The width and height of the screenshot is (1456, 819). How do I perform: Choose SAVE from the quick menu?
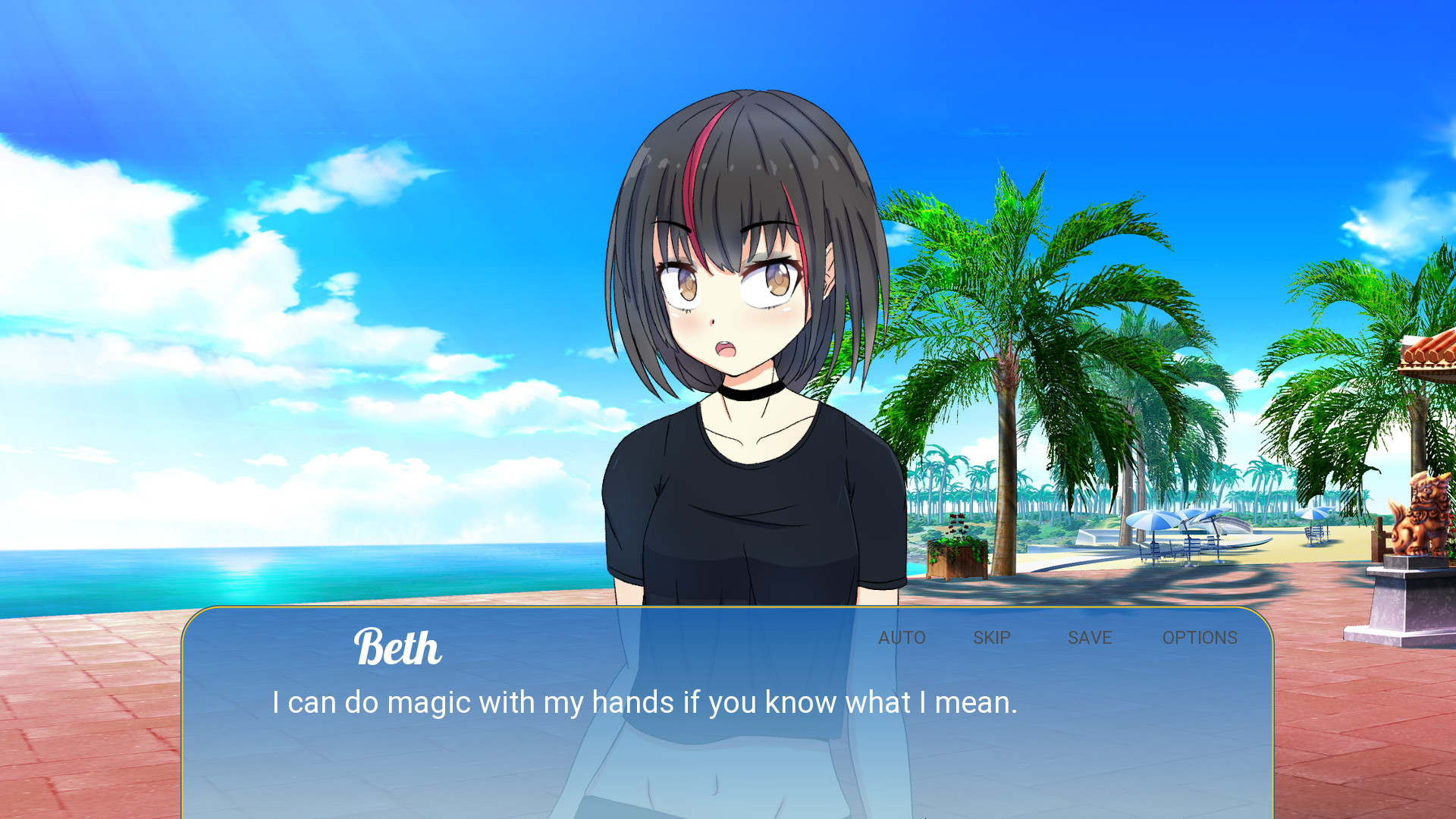coord(1090,638)
